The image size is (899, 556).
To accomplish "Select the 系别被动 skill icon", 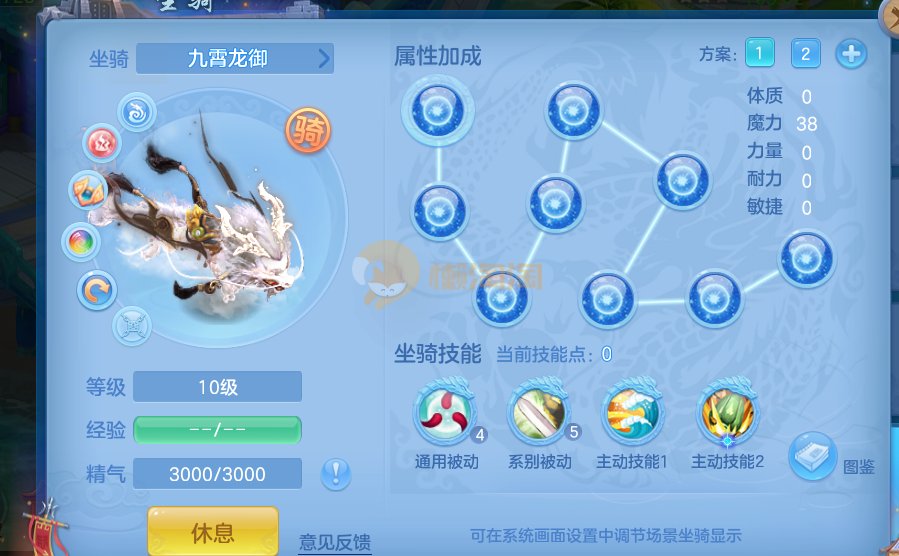I will click(539, 413).
